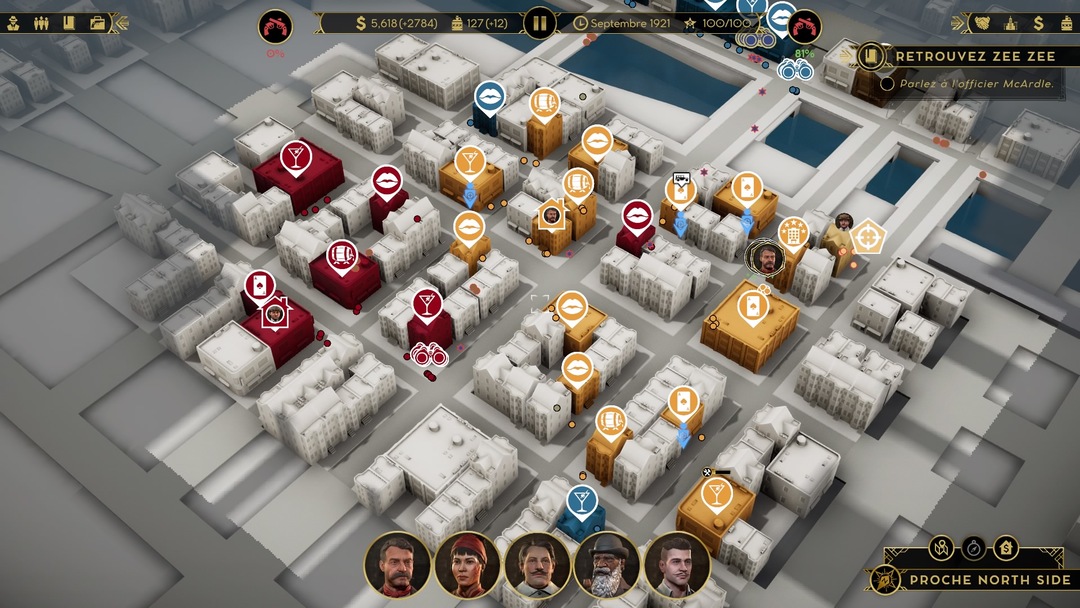Open the briefcase with gun icon
The image size is (1080, 608).
click(97, 23)
